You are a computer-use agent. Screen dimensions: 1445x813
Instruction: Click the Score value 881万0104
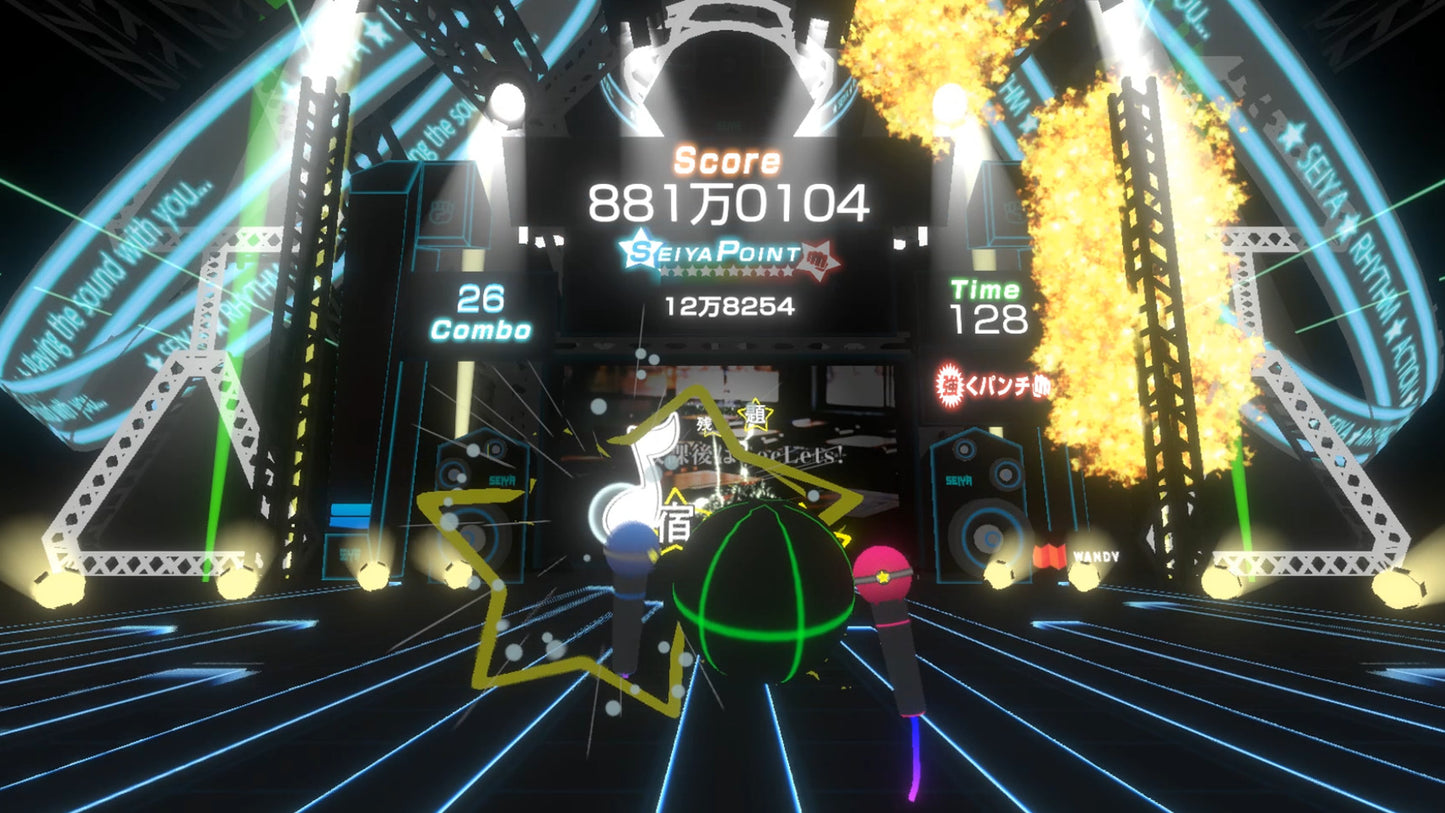tap(728, 202)
